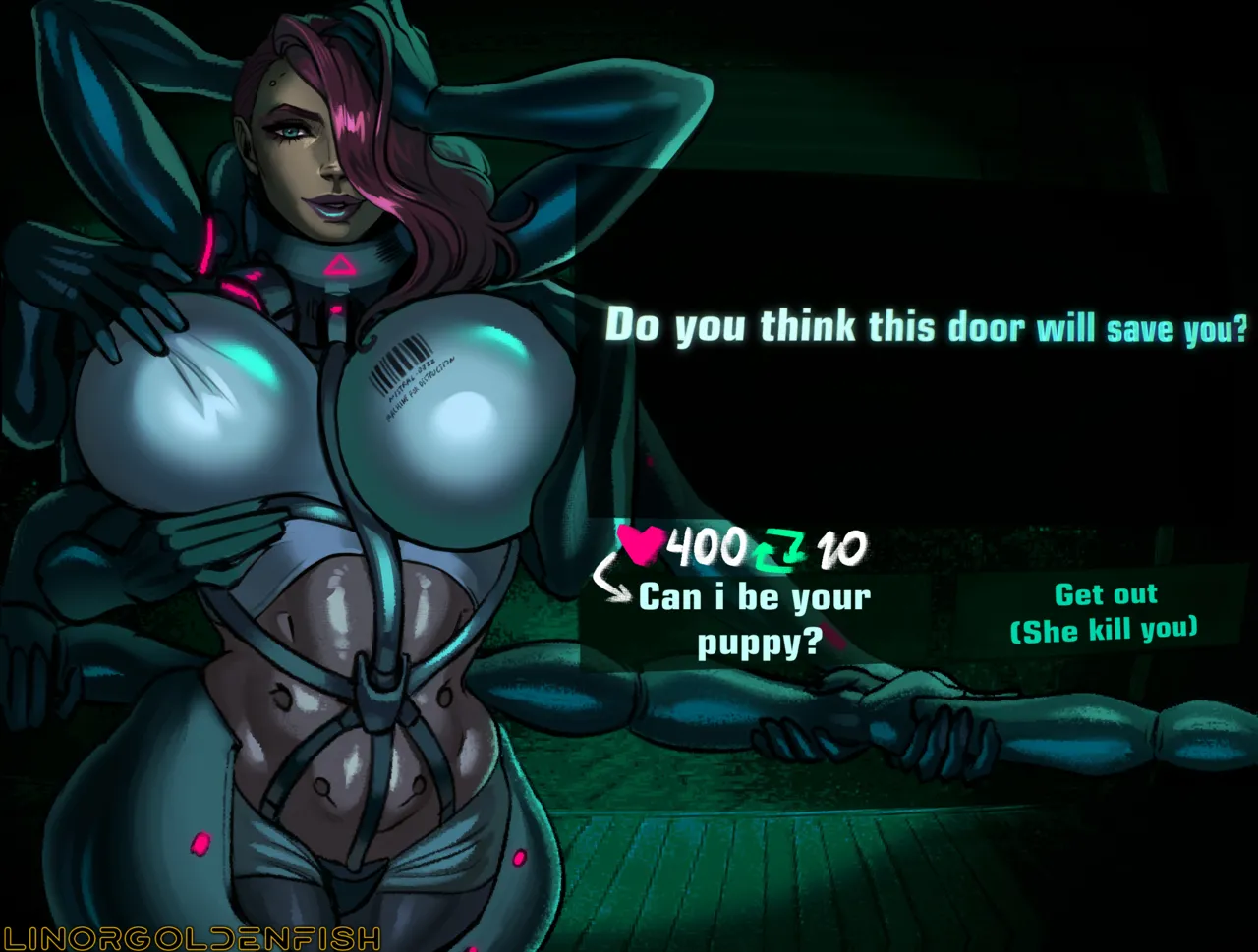The image size is (1258, 952).
Task: Choose the "Can i be your puppy?" reply
Action: (x=755, y=620)
